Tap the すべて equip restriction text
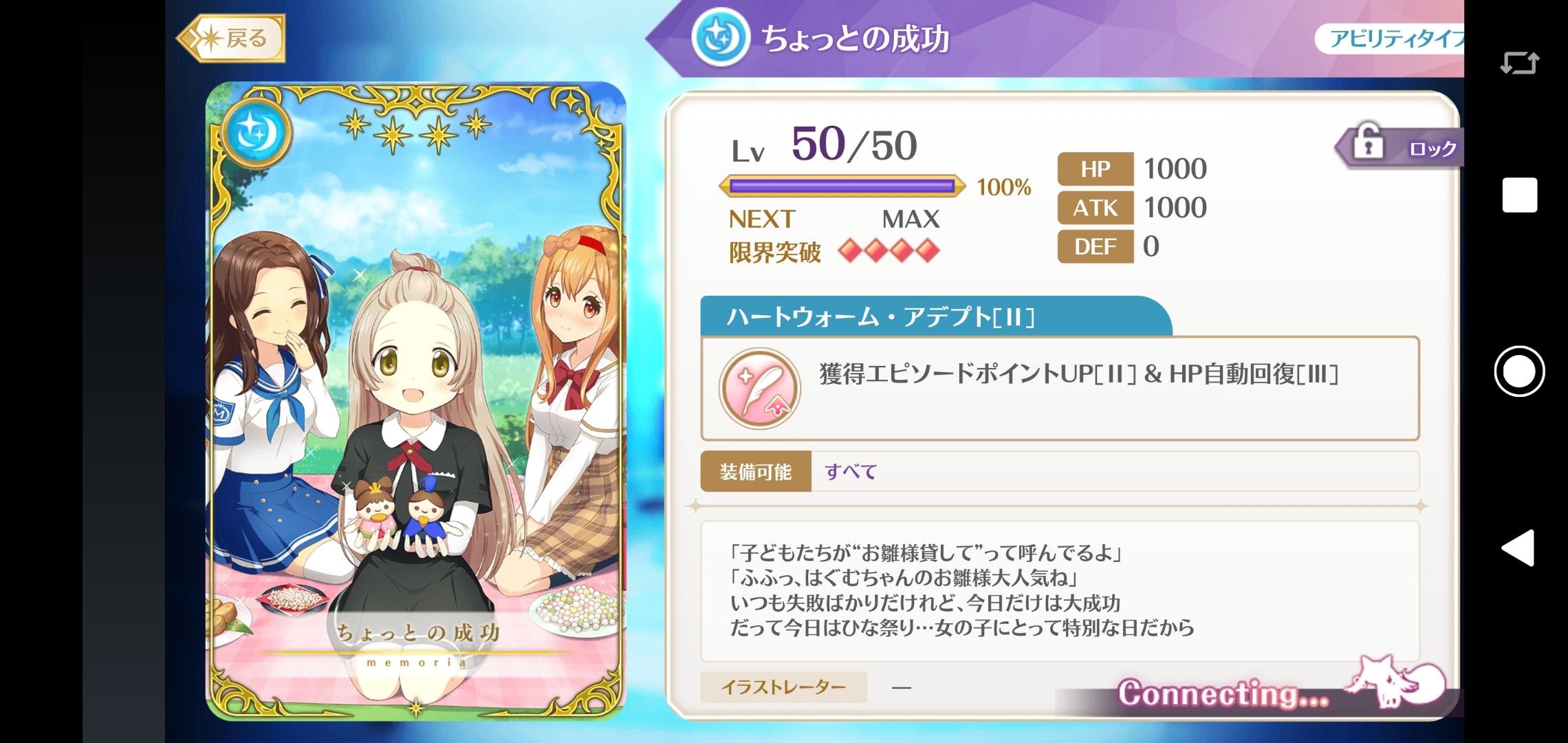 [x=849, y=472]
